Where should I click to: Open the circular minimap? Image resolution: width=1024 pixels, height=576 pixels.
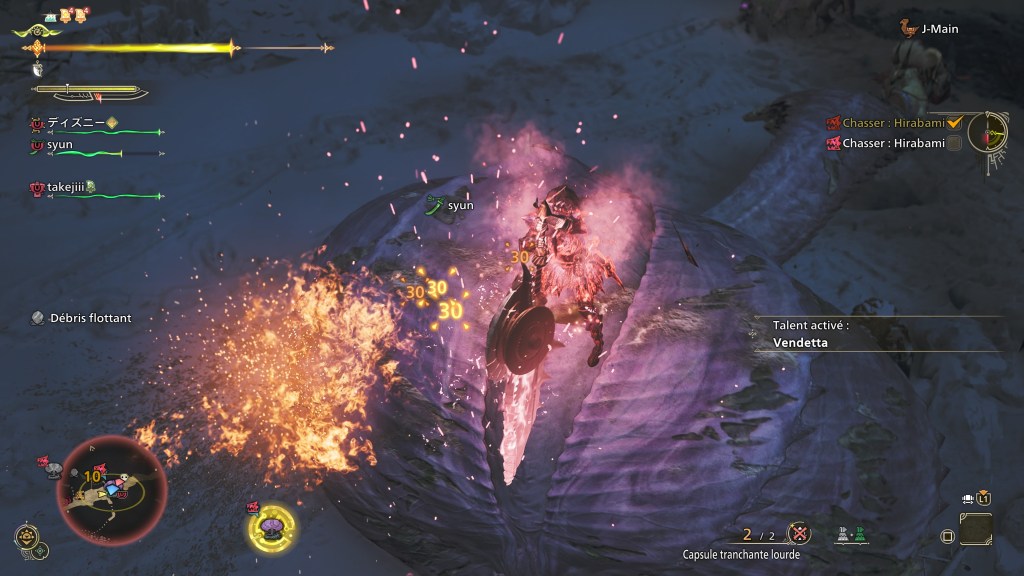click(x=111, y=489)
